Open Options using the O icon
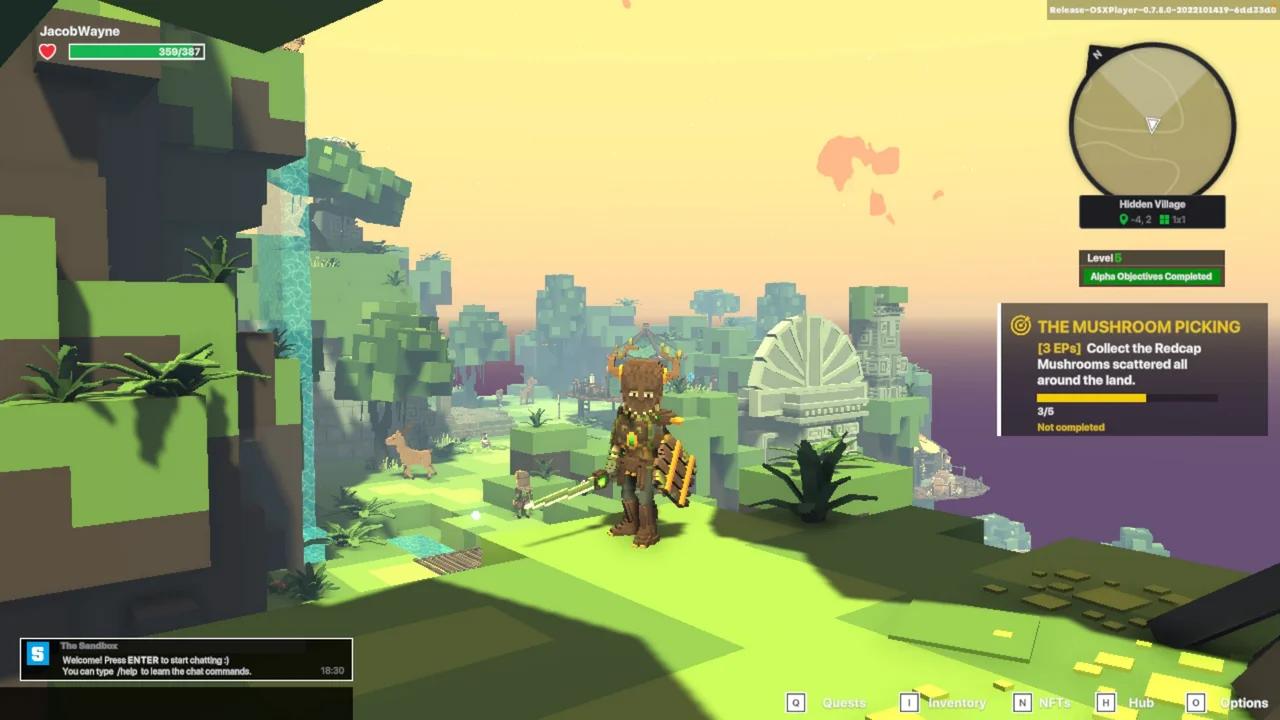Screen dimensions: 1280x720 tap(1196, 702)
